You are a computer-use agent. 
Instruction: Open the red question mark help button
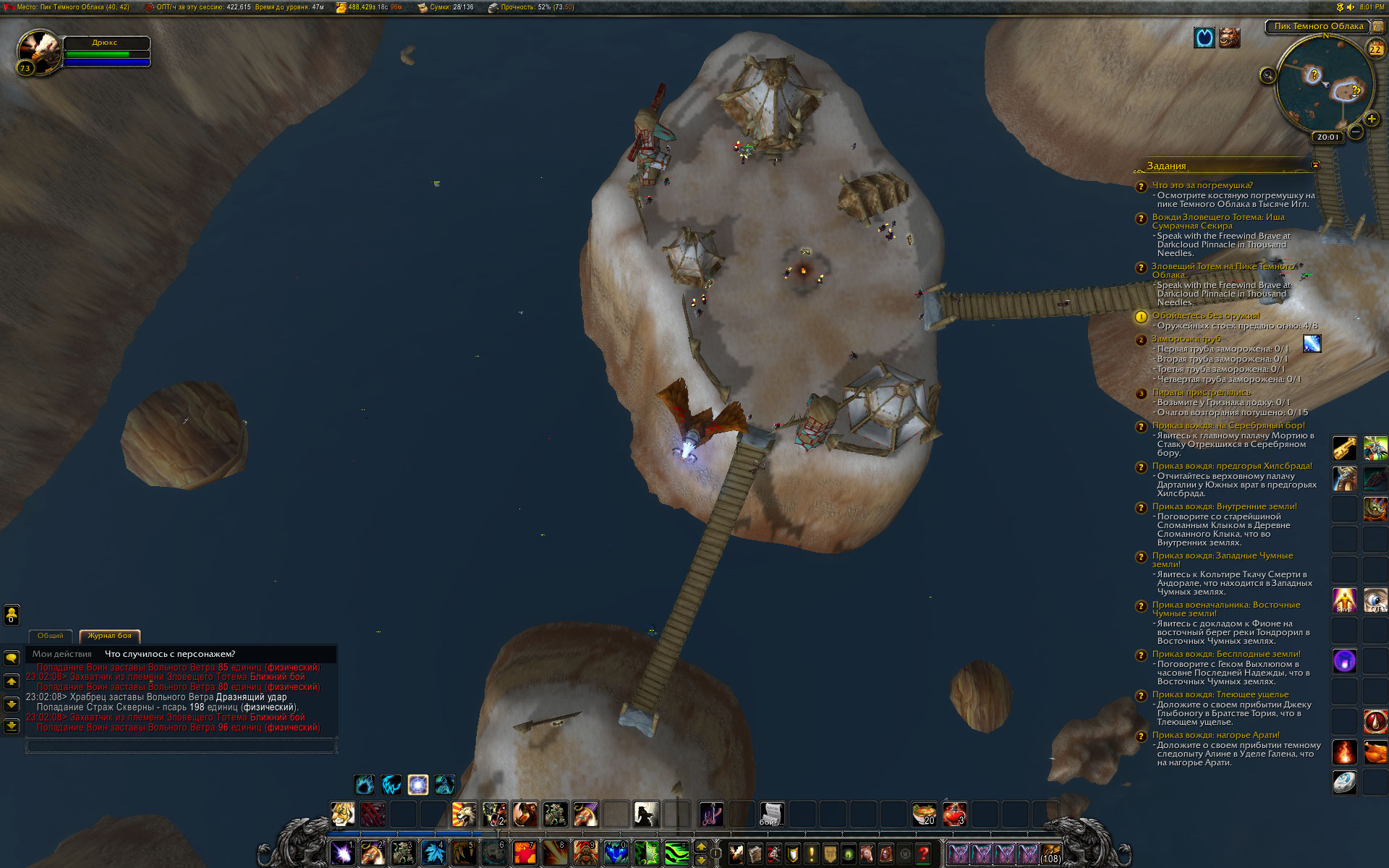(923, 854)
